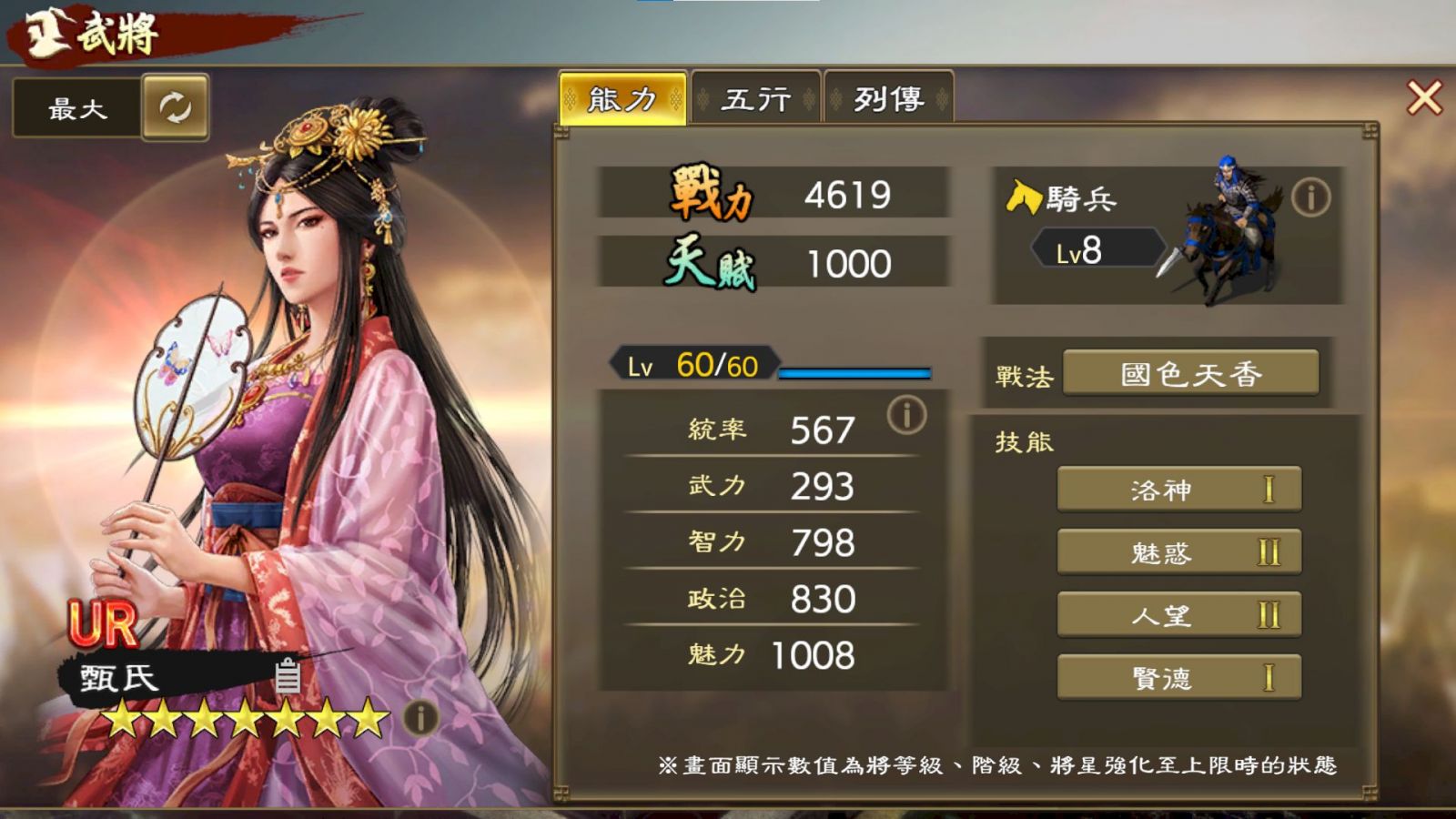
Task: Open the 國色天香 tactic details
Action: (1190, 374)
